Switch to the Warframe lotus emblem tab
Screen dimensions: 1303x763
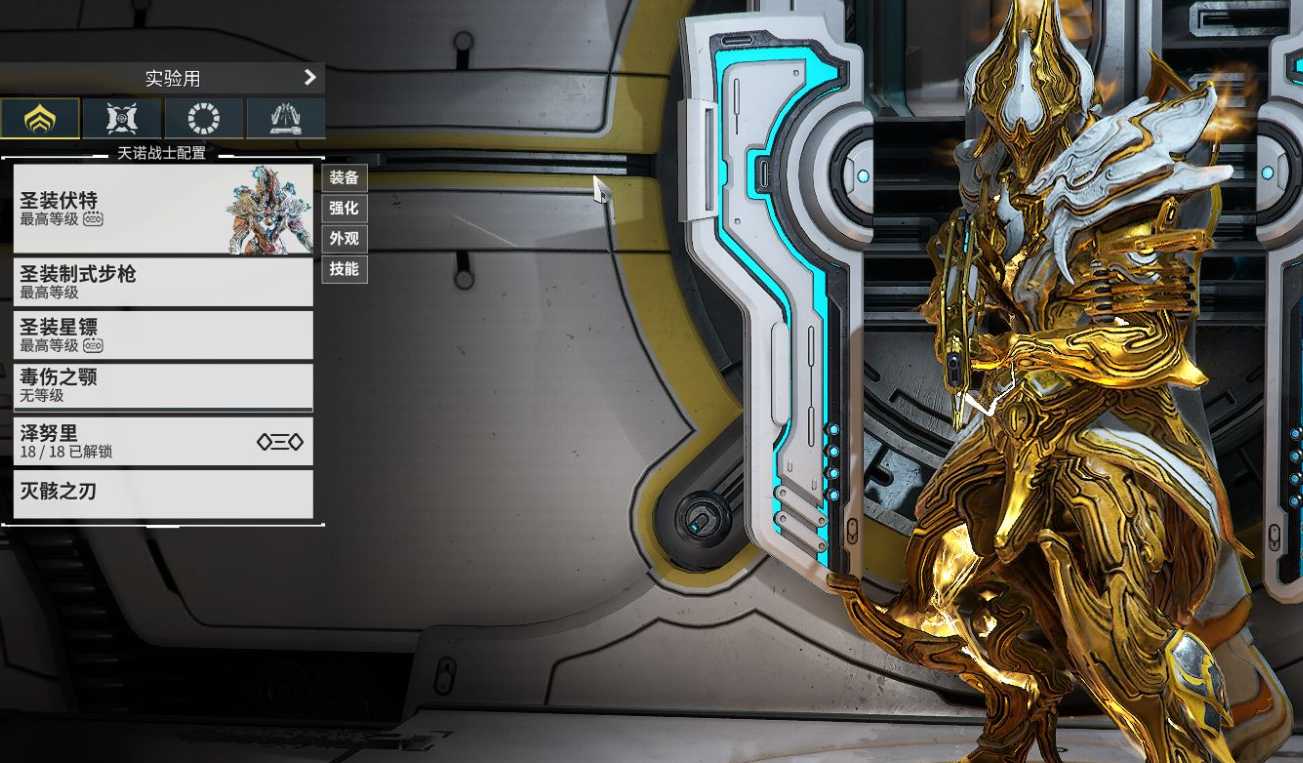point(40,118)
